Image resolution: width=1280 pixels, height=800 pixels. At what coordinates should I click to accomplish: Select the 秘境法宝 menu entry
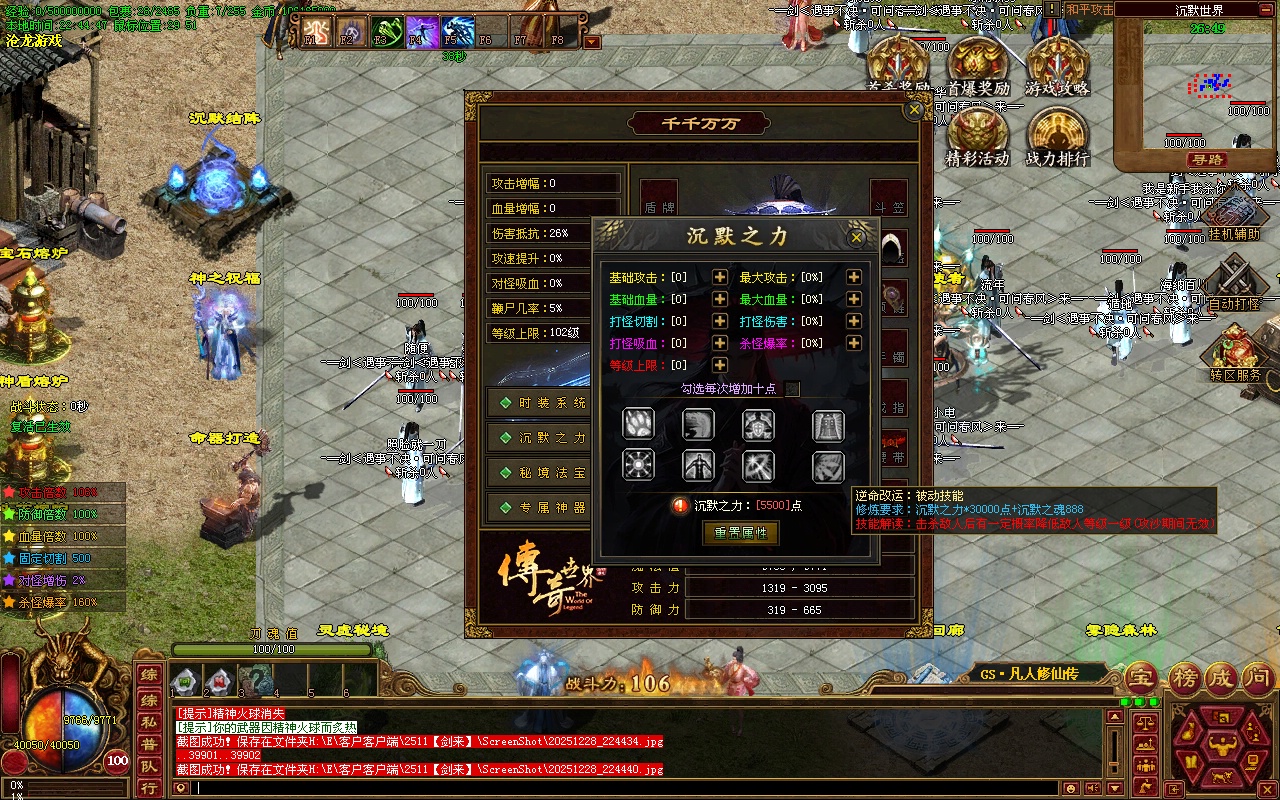(543, 473)
